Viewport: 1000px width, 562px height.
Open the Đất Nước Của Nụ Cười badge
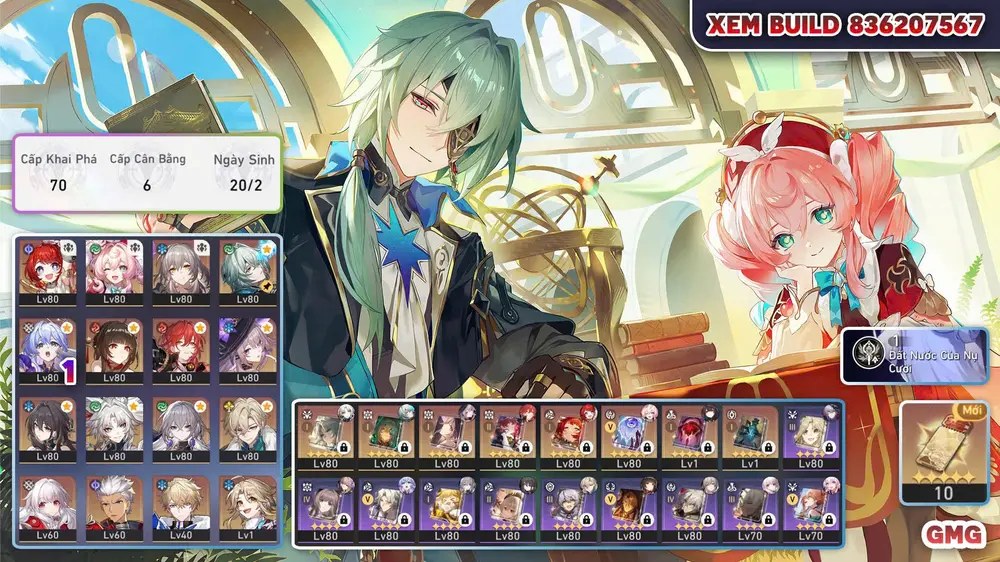(x=913, y=357)
